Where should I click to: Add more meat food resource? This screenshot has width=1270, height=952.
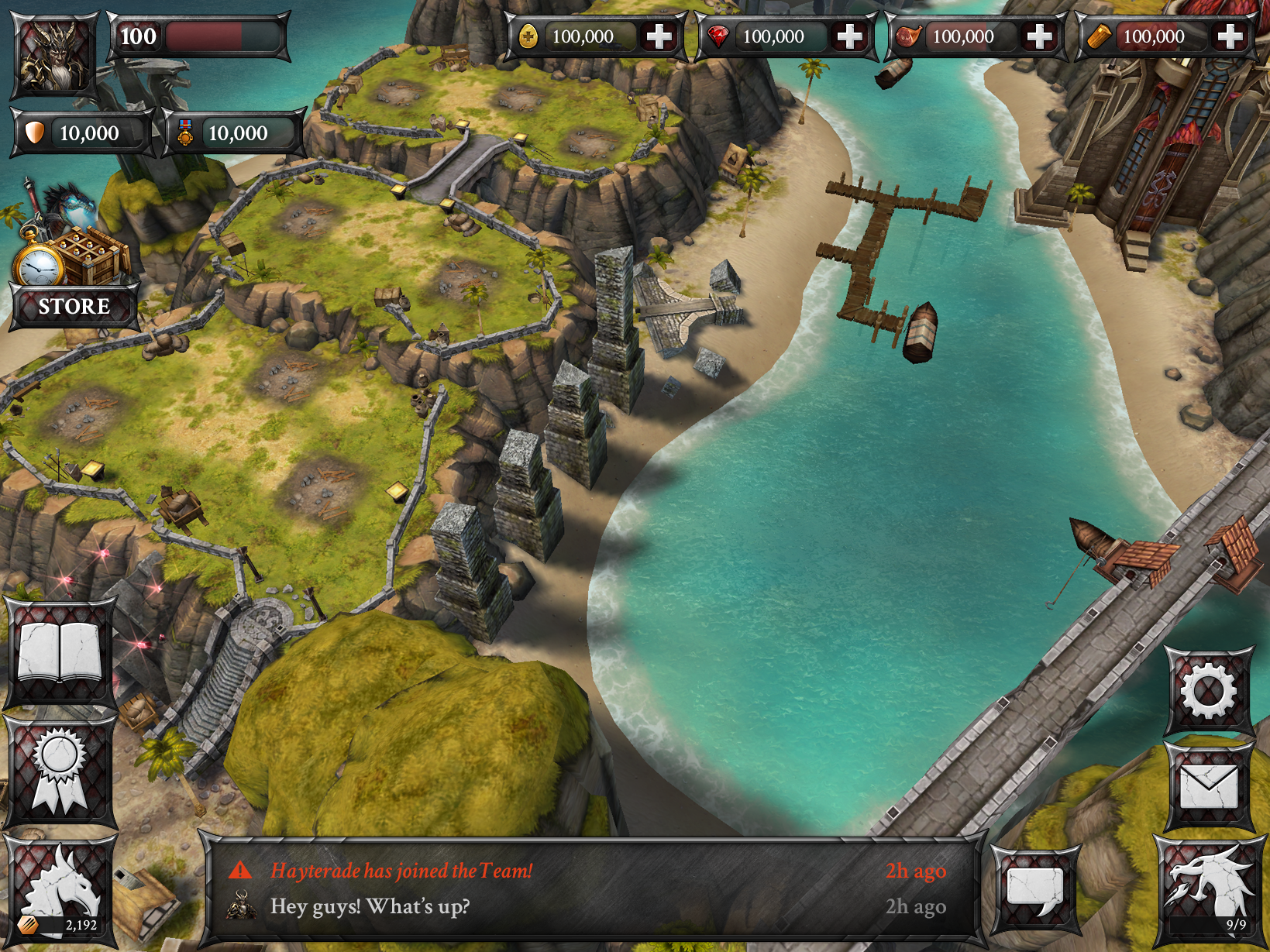click(1039, 36)
